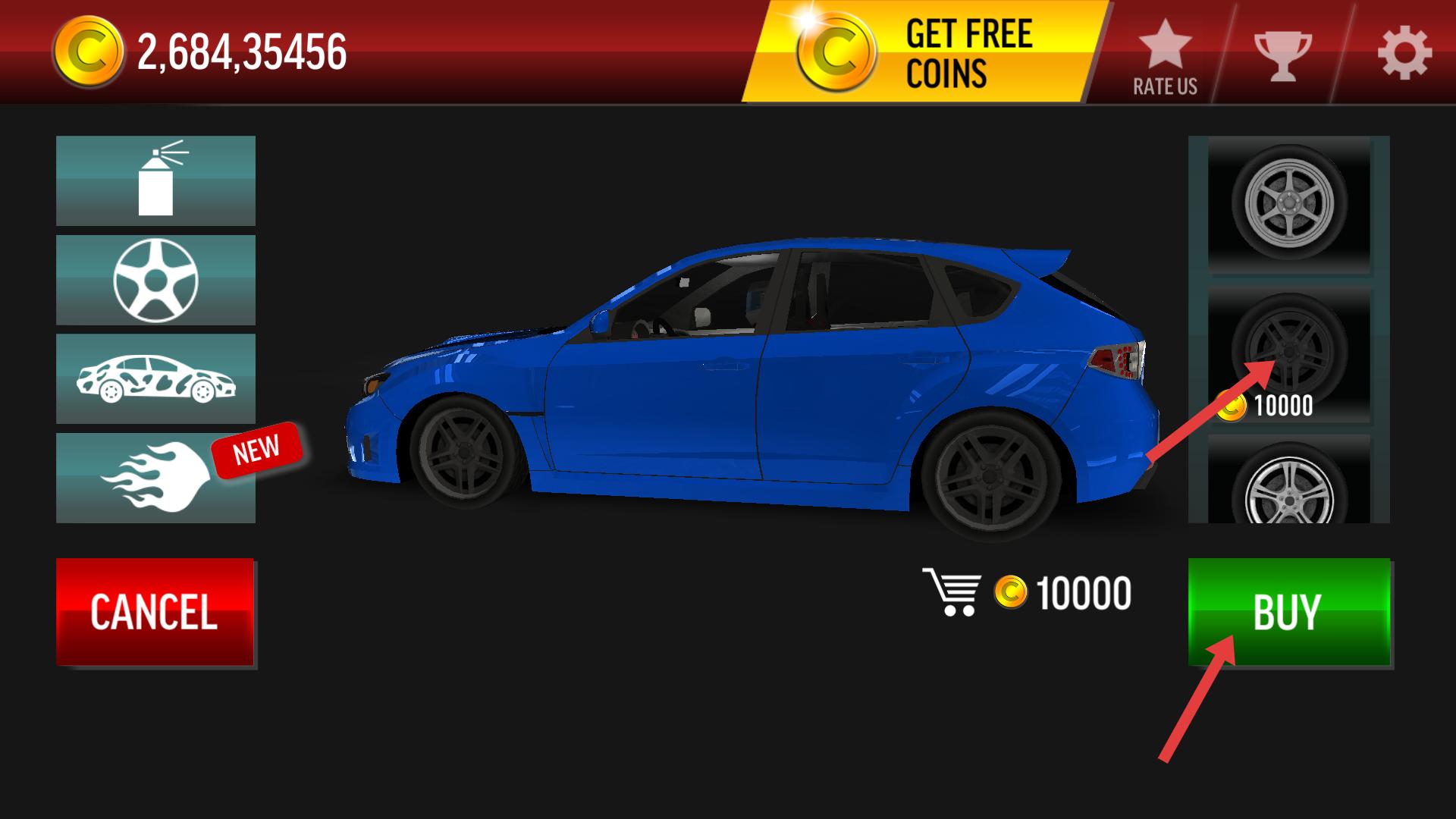Image resolution: width=1456 pixels, height=819 pixels.
Task: Open the trophy achievements screen
Action: tap(1282, 55)
